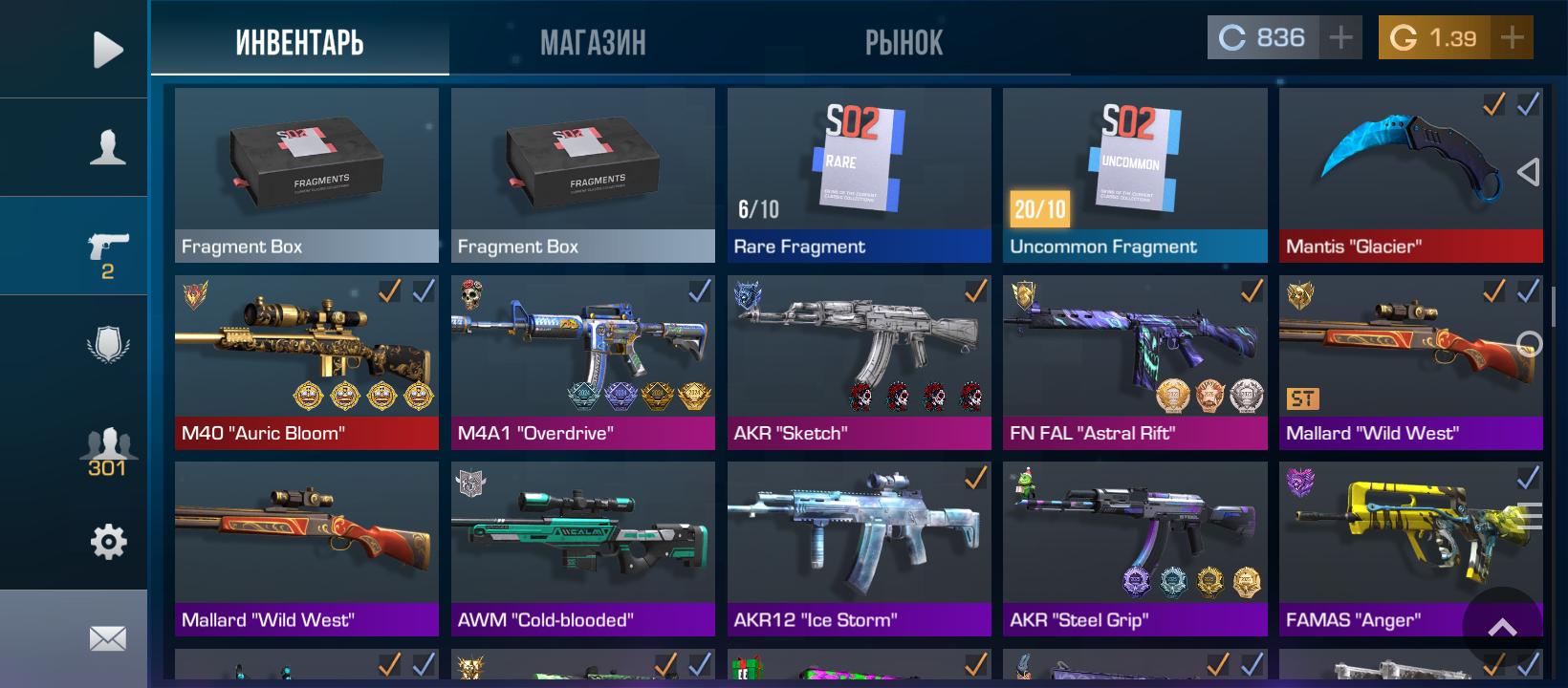Image resolution: width=1568 pixels, height=688 pixels.
Task: Open the AKR12 "Ice Storm" skin
Action: (859, 548)
